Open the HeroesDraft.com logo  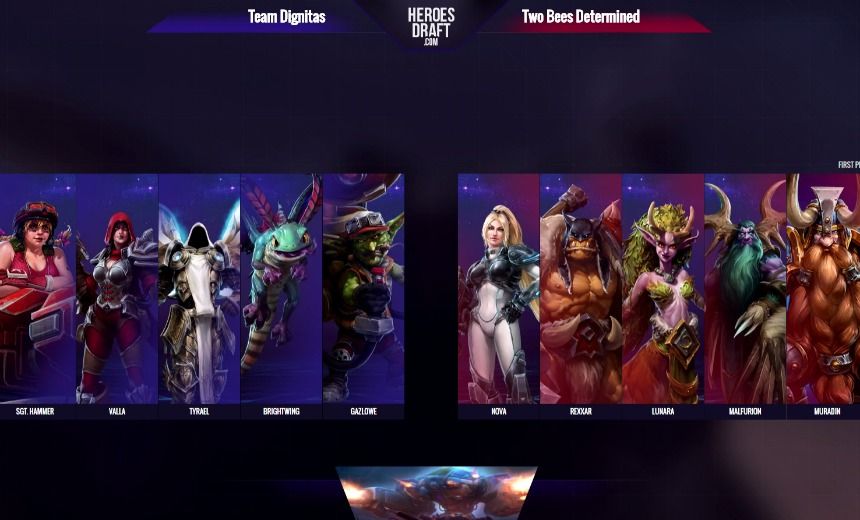pos(431,22)
